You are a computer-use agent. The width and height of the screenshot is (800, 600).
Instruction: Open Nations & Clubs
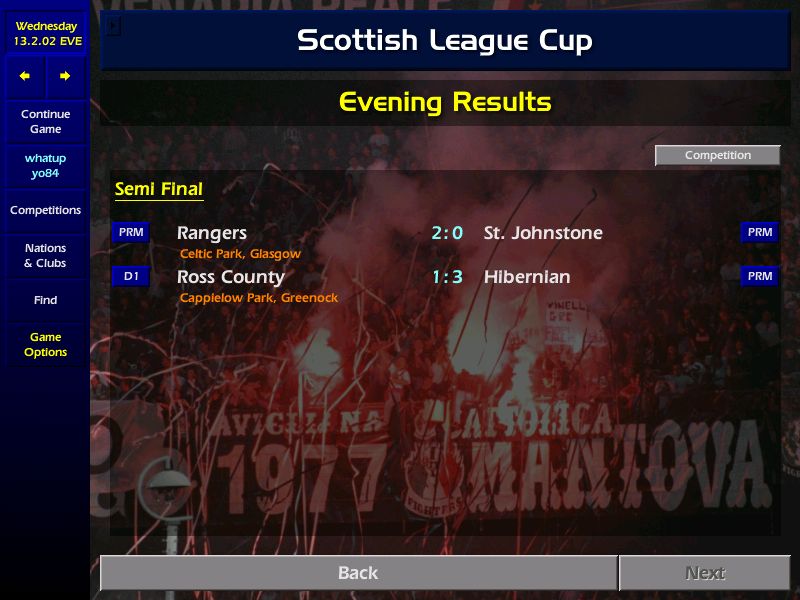click(45, 255)
